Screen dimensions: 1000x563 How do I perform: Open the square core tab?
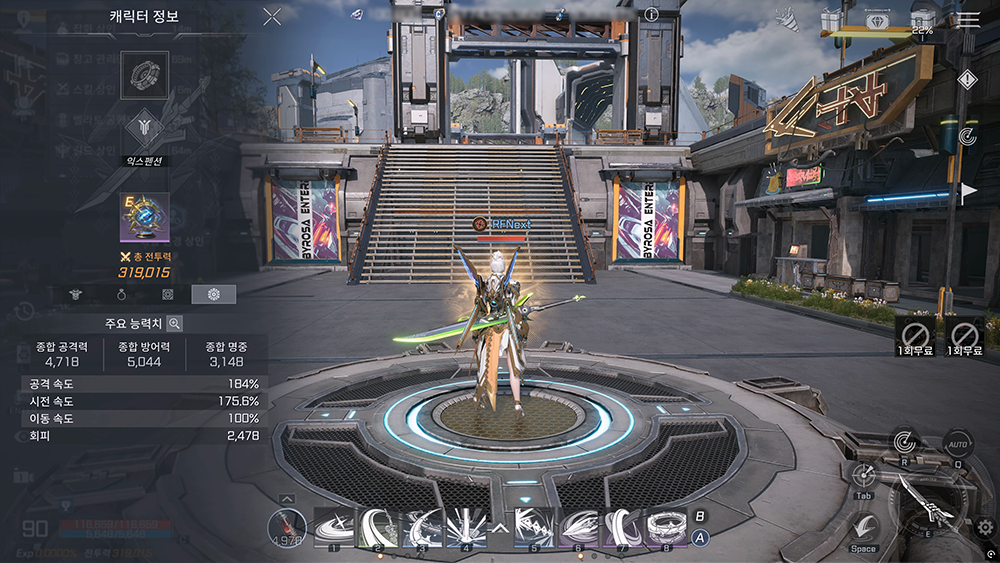pyautogui.click(x=169, y=294)
